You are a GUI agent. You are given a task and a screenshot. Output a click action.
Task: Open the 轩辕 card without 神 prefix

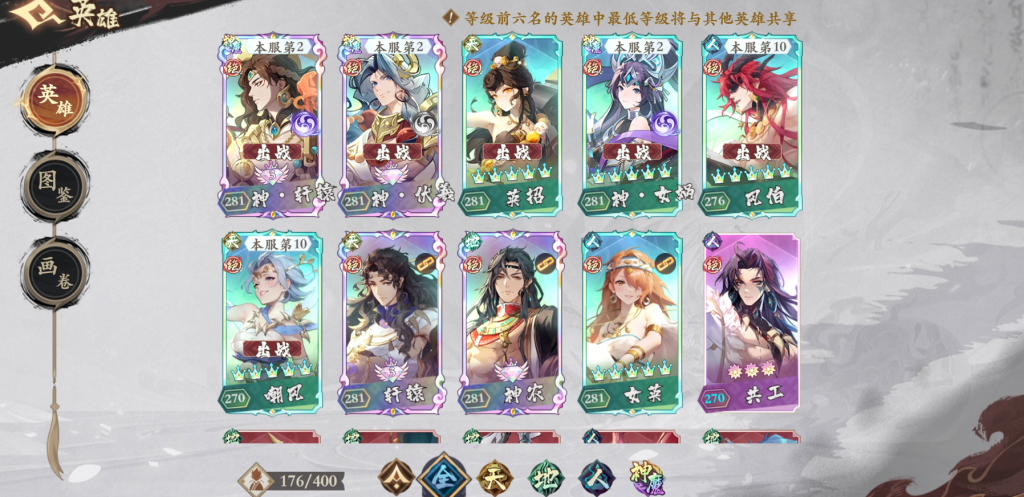coord(393,322)
